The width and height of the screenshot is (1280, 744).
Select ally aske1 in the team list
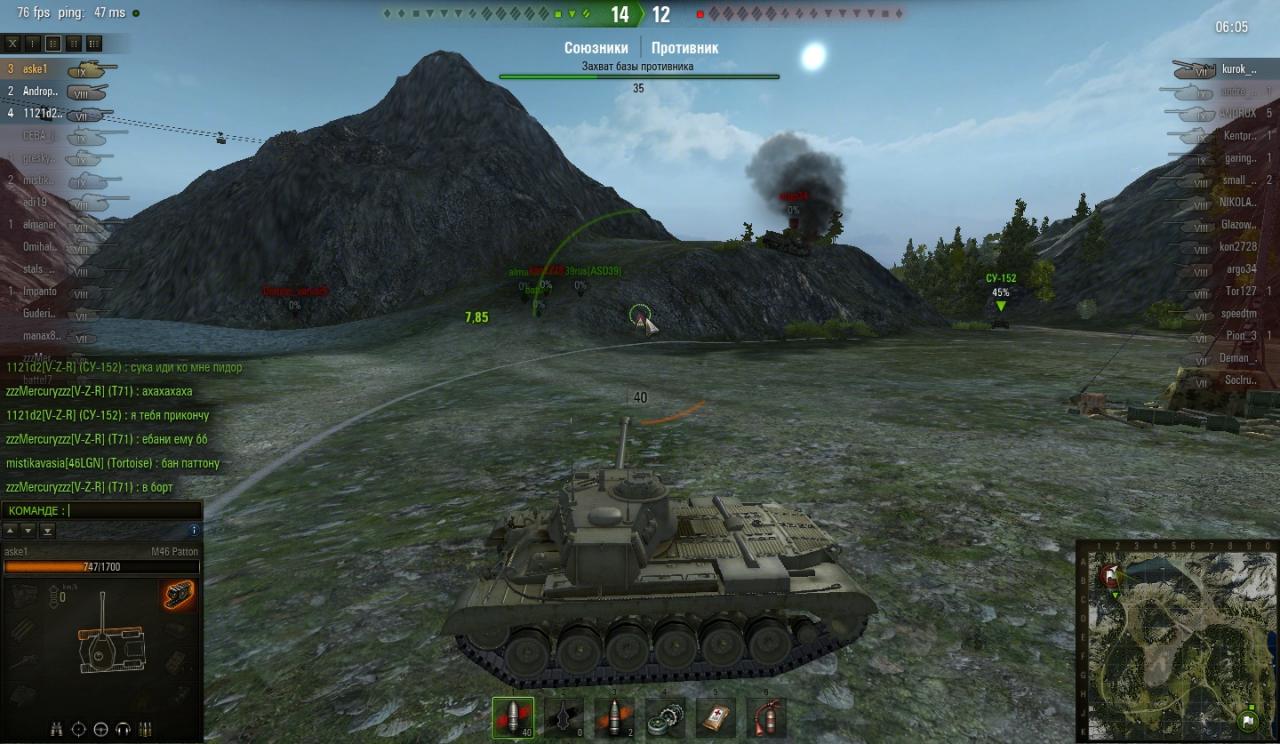coord(36,69)
